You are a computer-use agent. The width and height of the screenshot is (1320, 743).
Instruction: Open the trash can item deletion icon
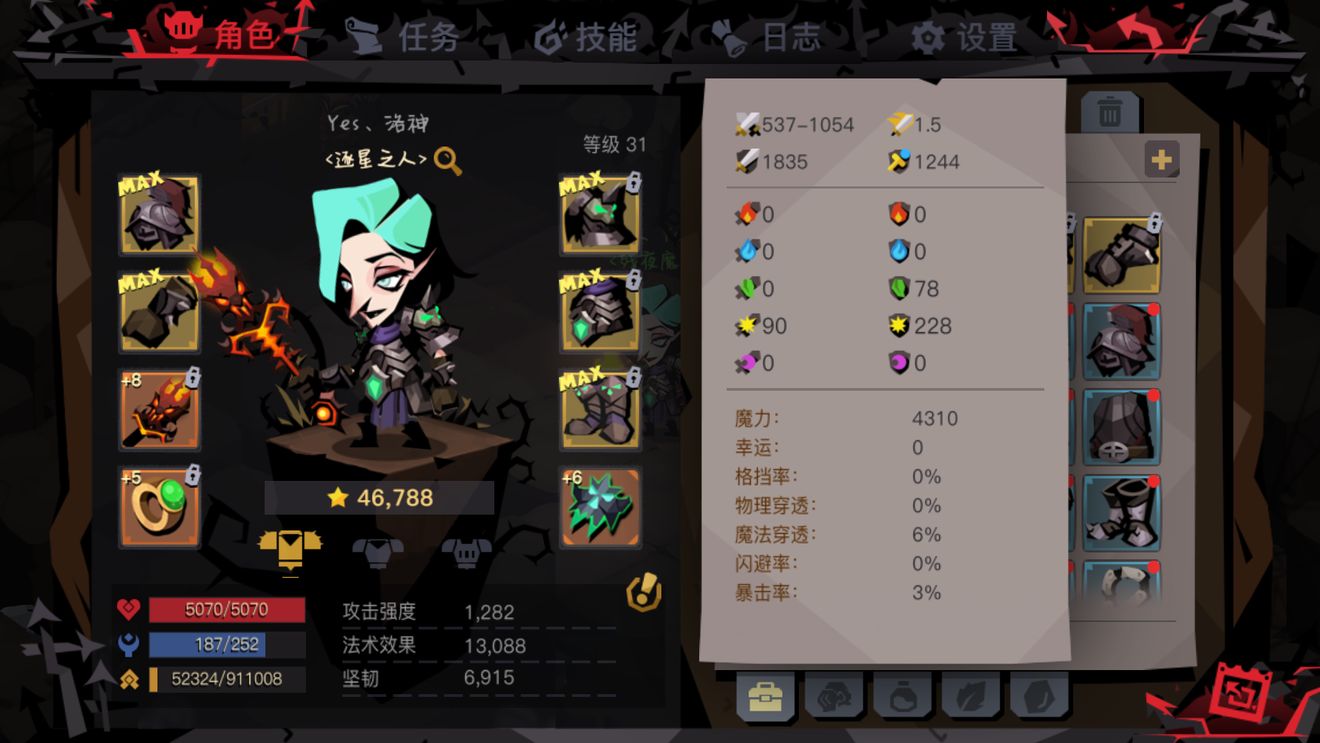1109,113
